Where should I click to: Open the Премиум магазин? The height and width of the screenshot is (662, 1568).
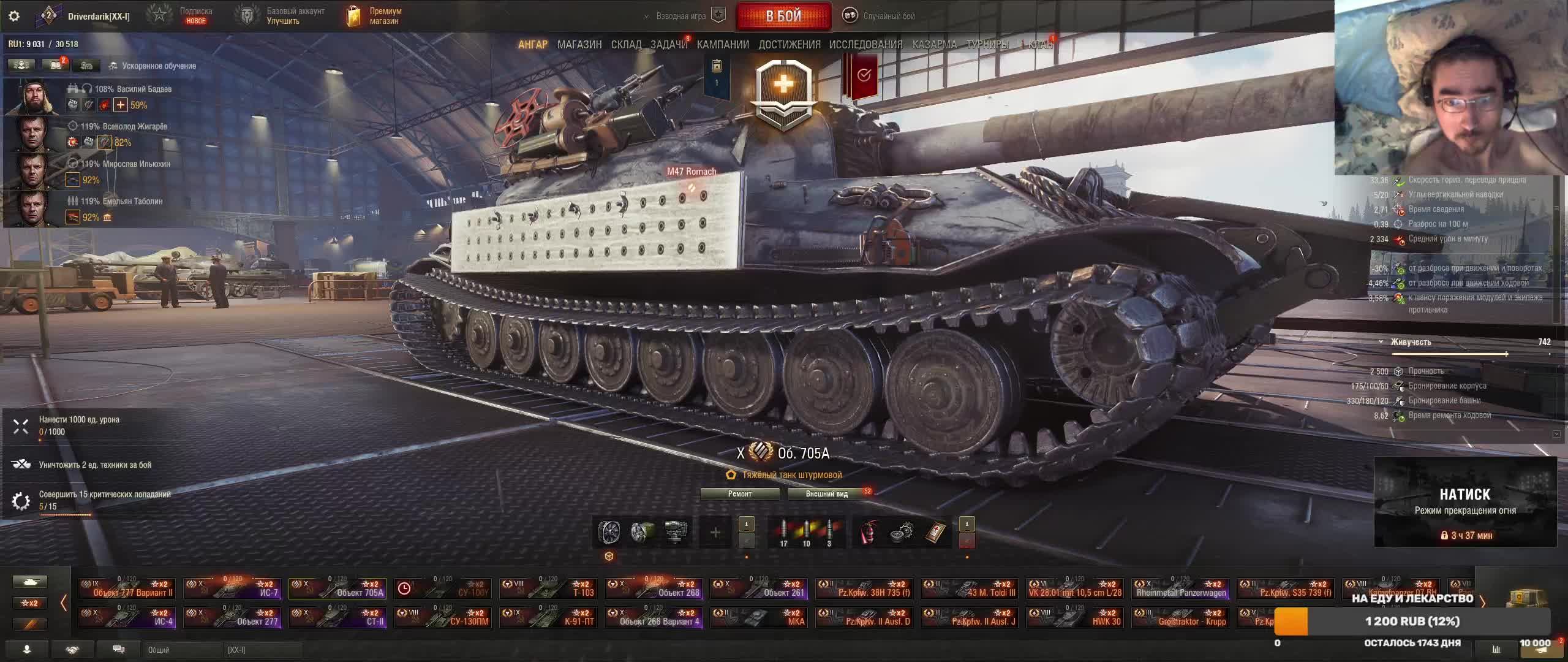374,16
